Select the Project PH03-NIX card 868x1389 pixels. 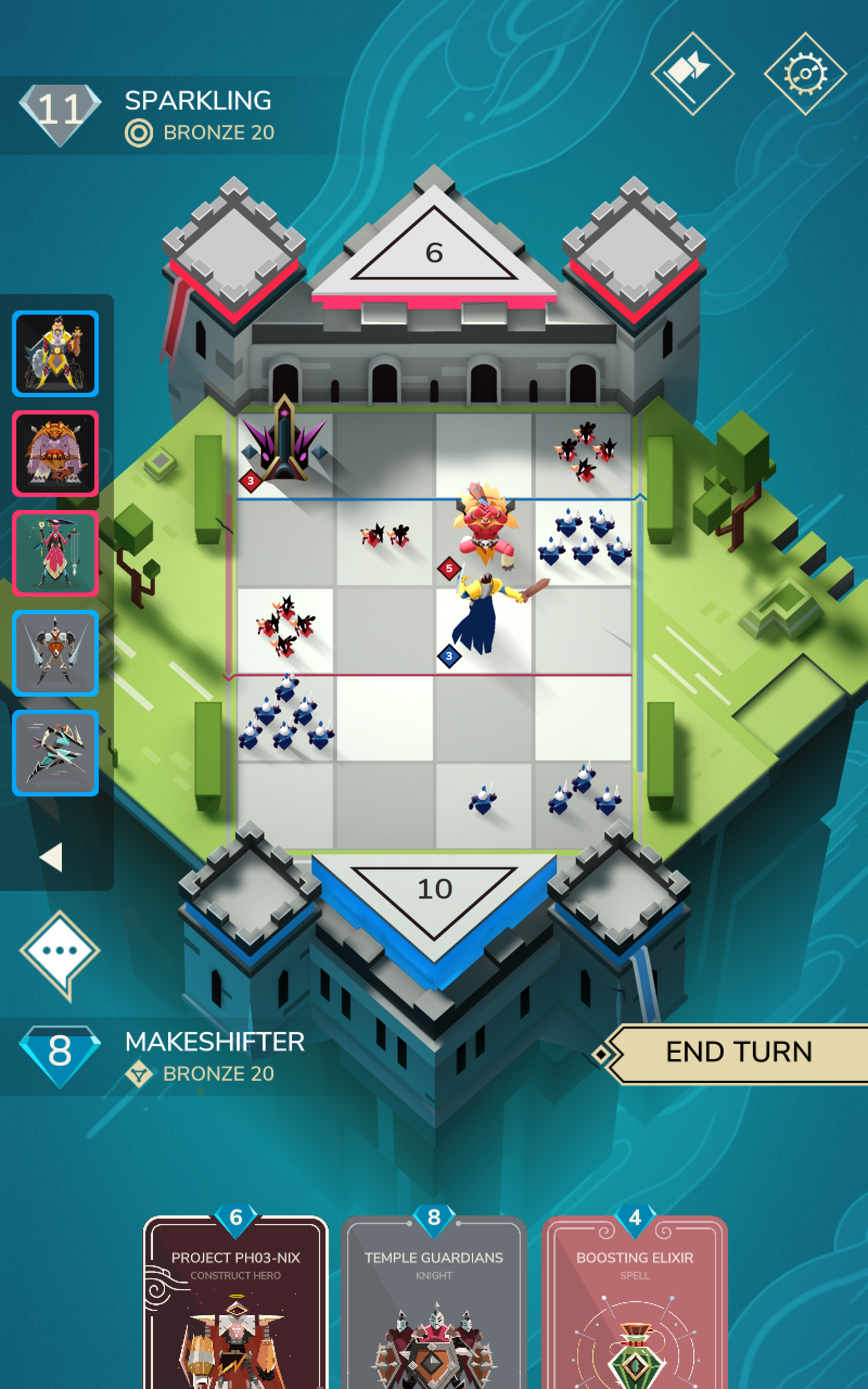(235, 1303)
